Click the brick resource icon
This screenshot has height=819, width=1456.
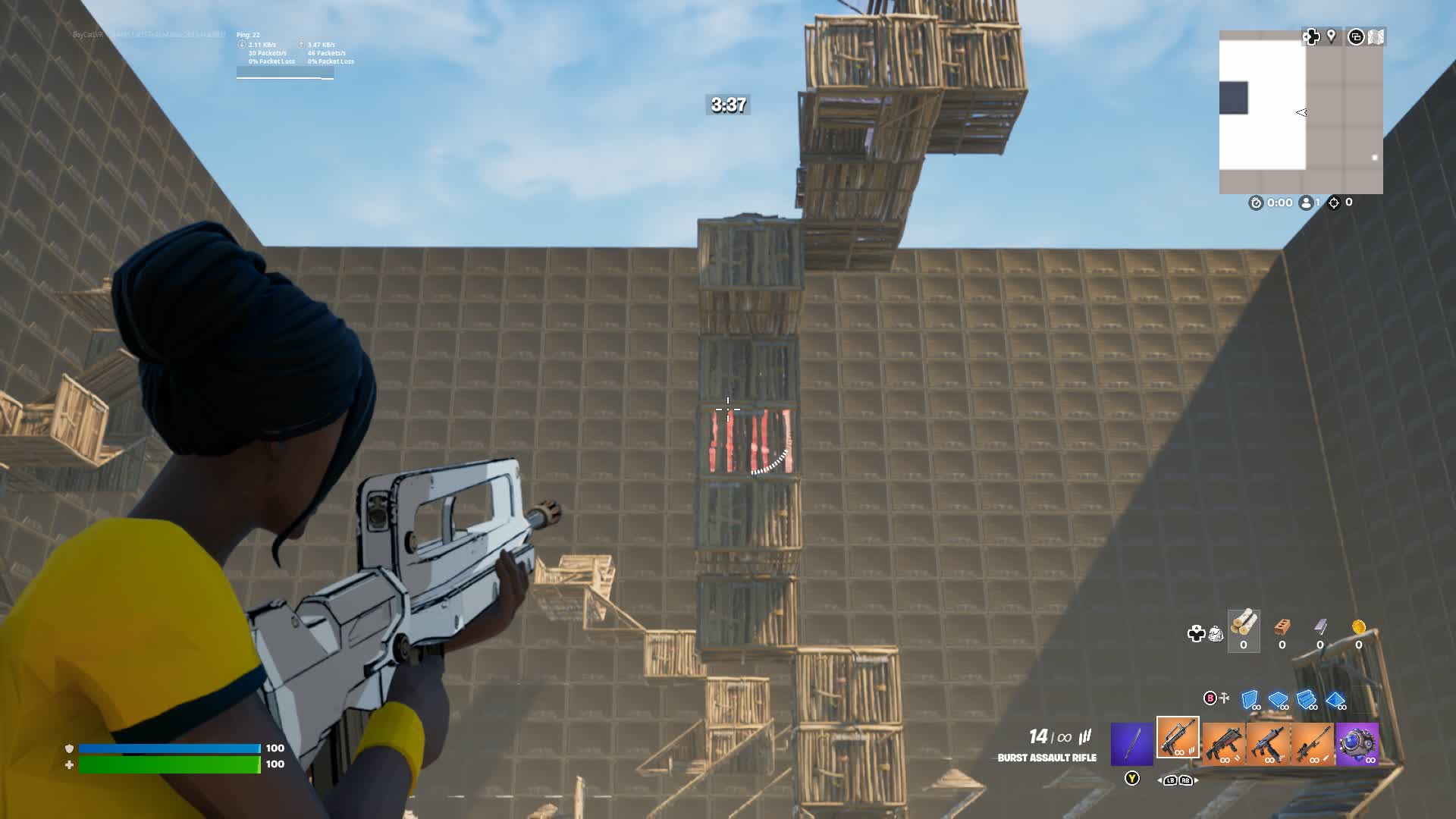[1282, 626]
